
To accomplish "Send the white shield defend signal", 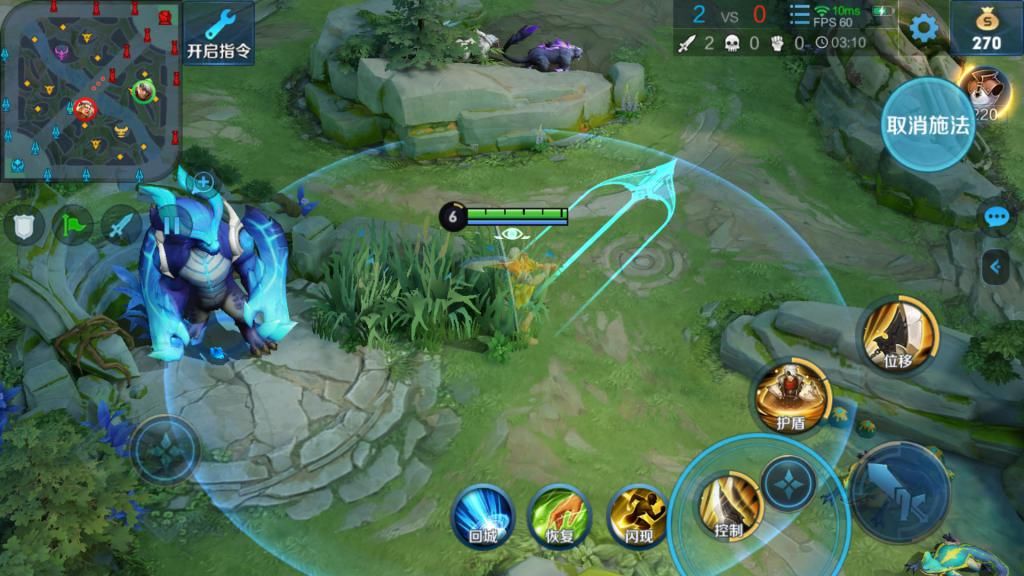I will (23, 225).
